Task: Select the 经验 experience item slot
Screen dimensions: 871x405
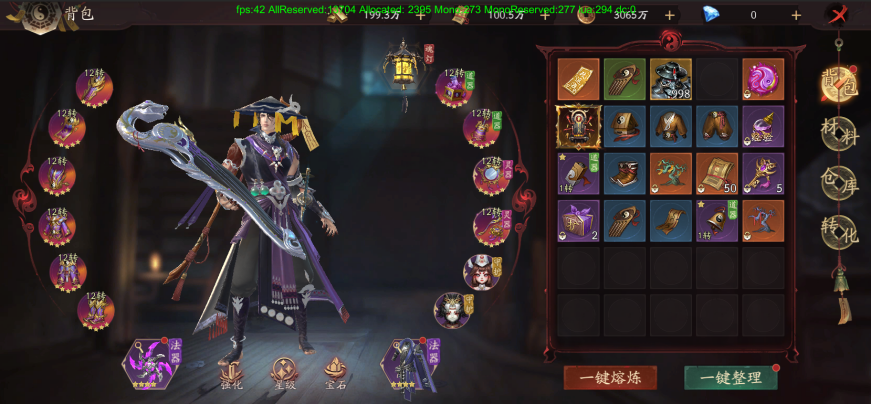Action: pos(763,126)
